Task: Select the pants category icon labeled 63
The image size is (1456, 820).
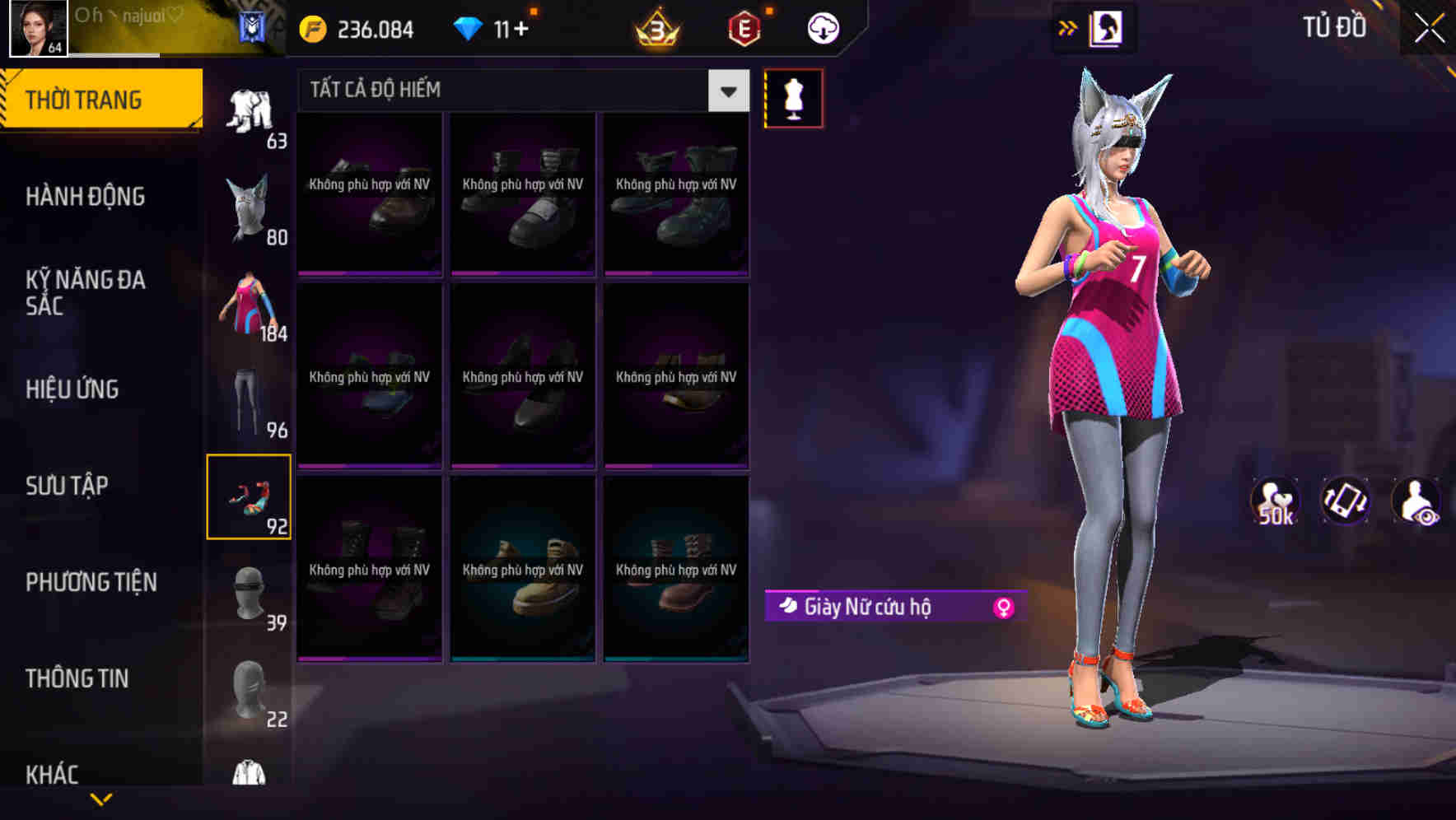Action: [250, 111]
